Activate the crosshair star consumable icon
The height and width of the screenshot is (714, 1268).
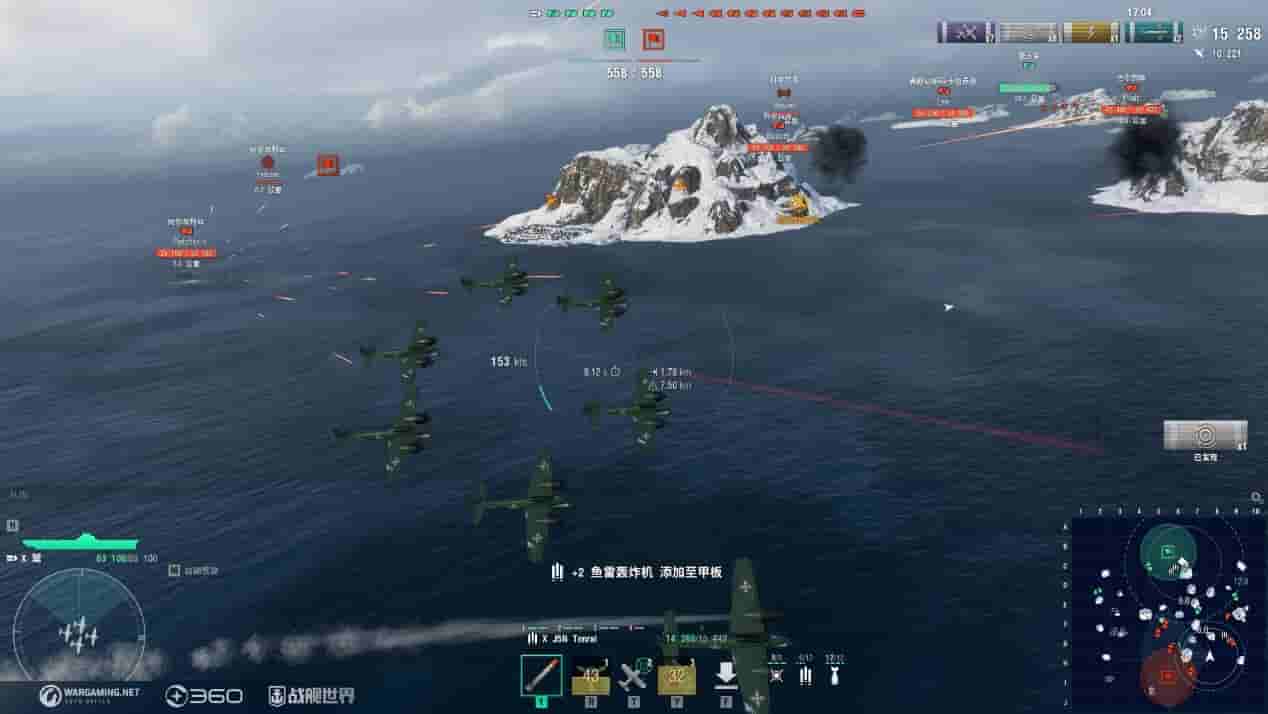click(777, 676)
